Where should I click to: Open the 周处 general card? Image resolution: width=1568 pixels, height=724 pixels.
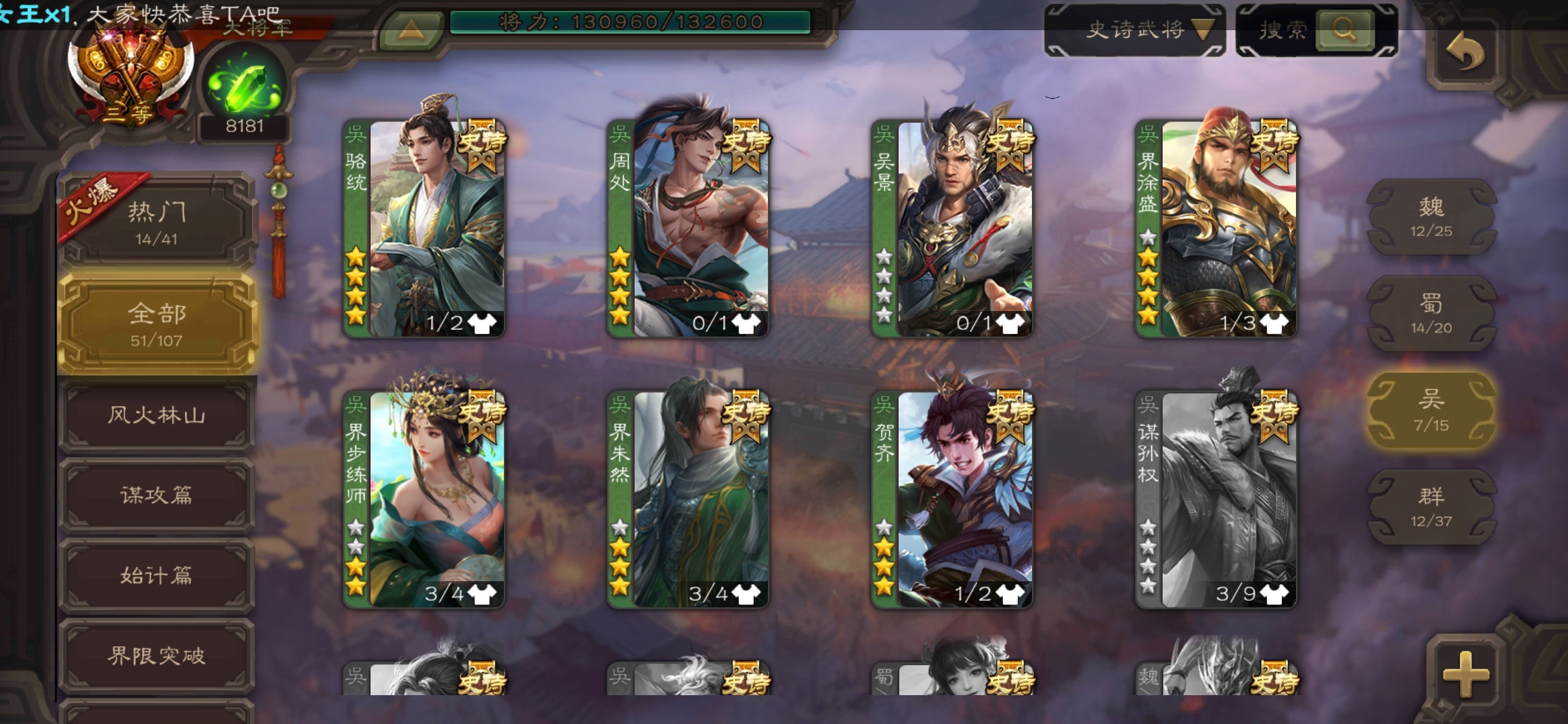[x=688, y=228]
